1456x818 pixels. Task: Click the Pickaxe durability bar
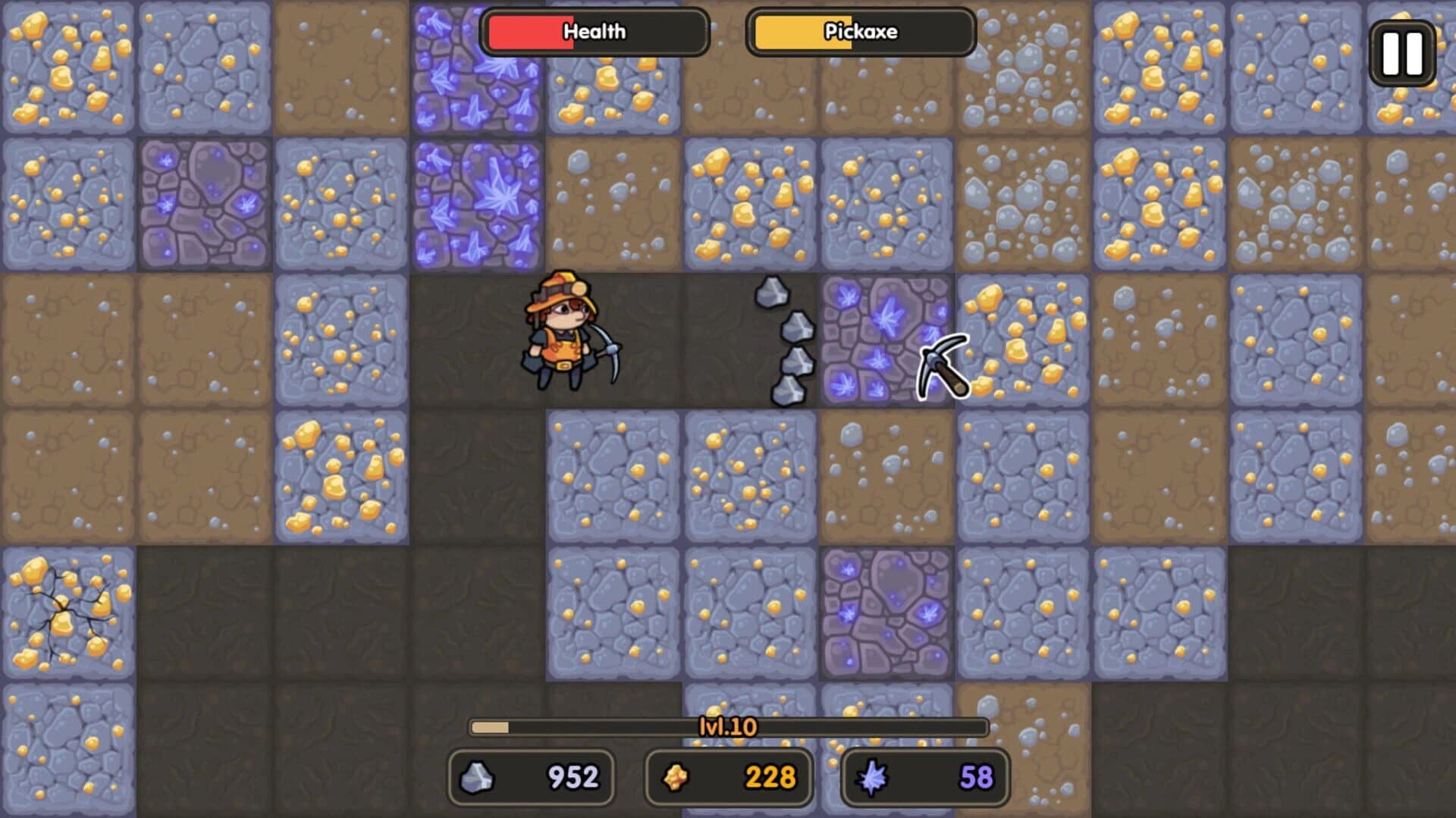[861, 32]
